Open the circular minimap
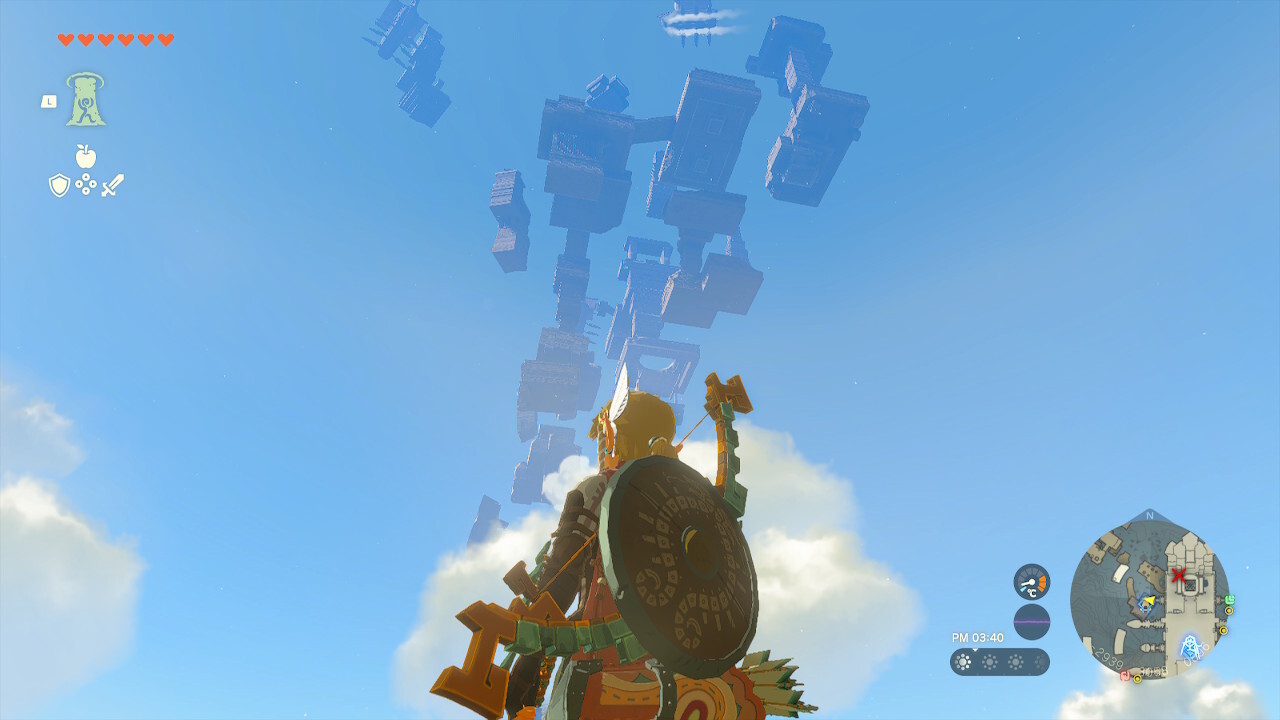Viewport: 1280px width, 720px height. (1149, 596)
